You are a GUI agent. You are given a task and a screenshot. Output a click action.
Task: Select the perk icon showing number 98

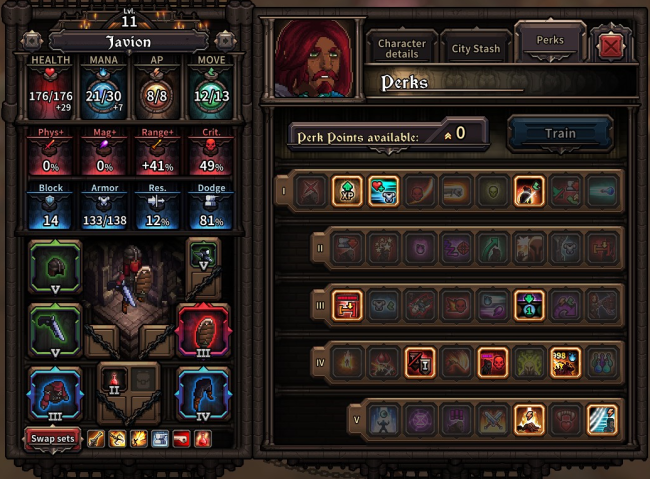click(564, 362)
